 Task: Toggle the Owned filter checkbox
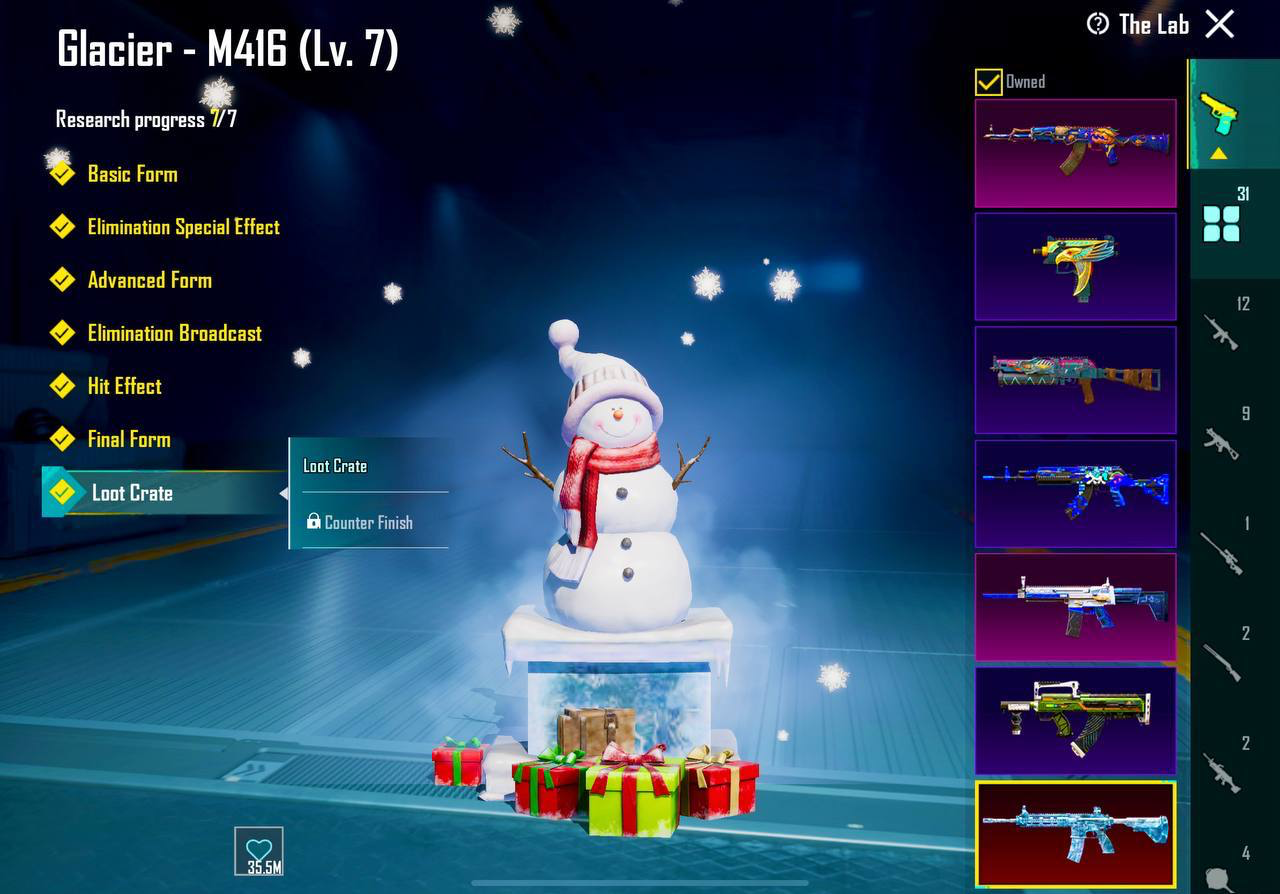(x=988, y=82)
